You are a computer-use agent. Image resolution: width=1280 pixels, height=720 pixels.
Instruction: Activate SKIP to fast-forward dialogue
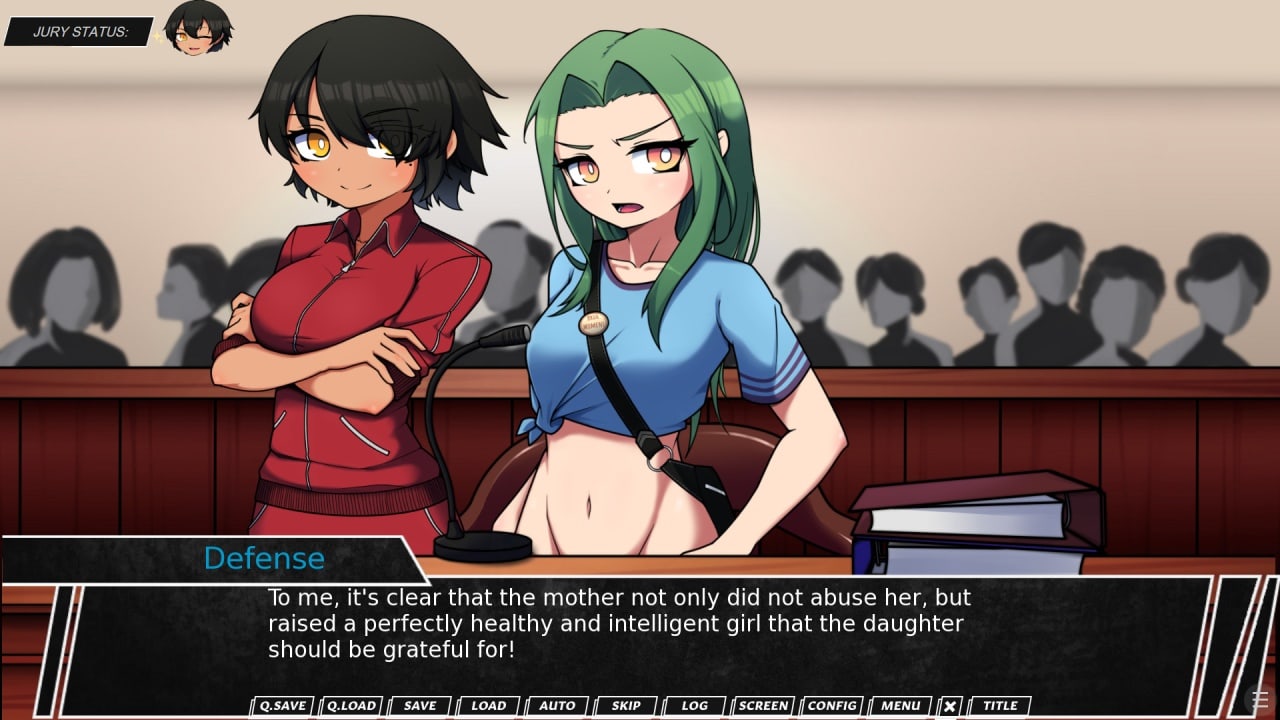pyautogui.click(x=626, y=706)
